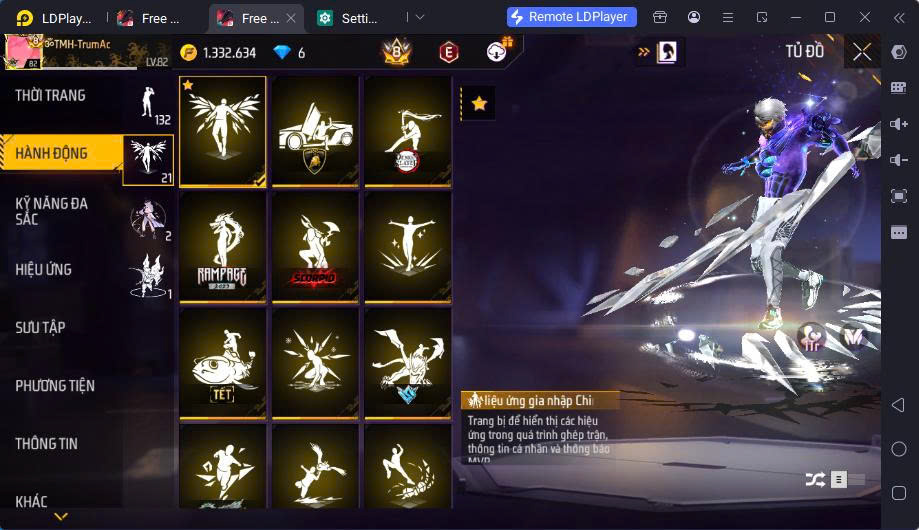Select the KHÁC category
The height and width of the screenshot is (530, 919).
pyautogui.click(x=32, y=501)
